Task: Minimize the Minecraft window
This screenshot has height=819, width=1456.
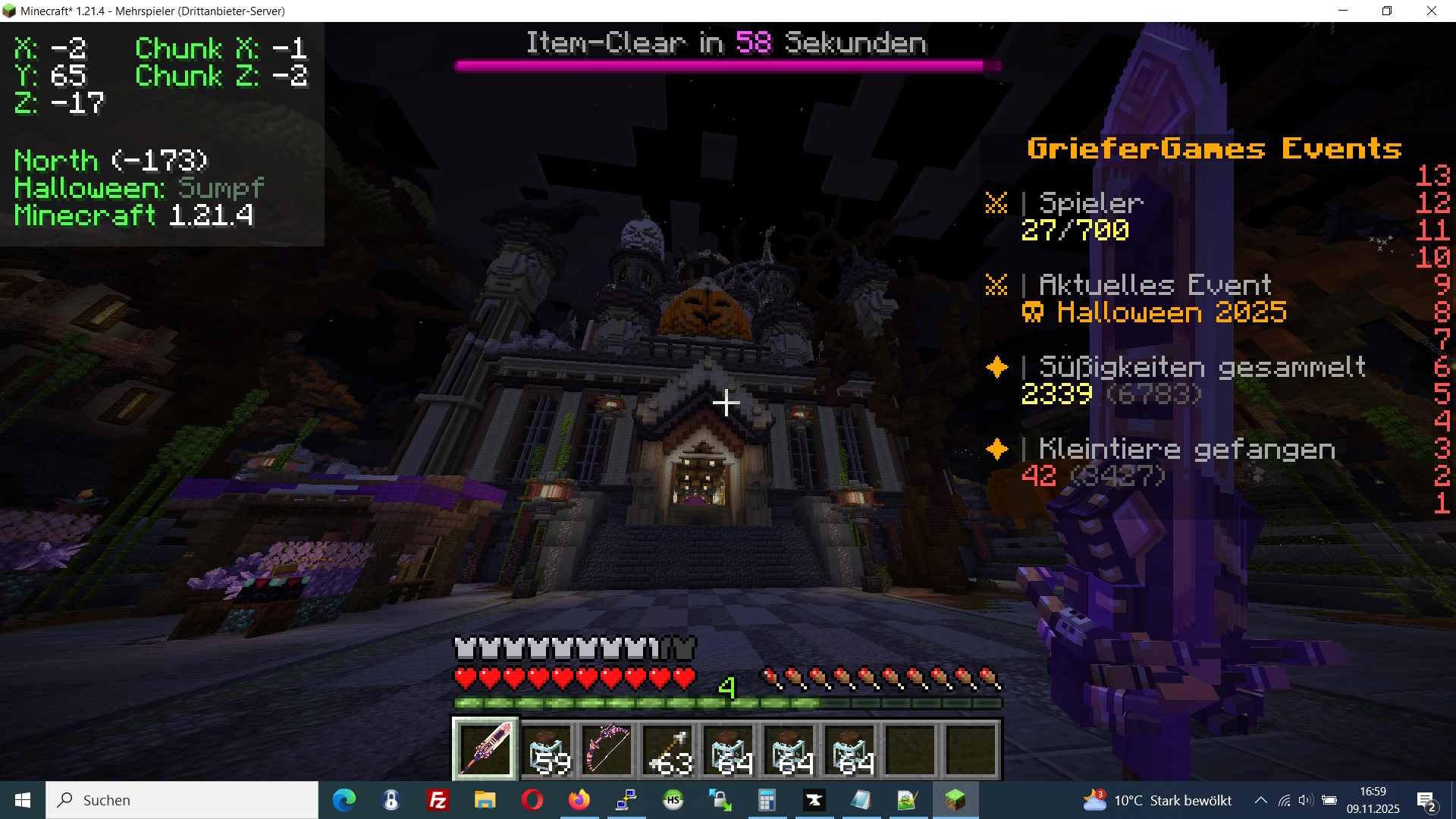Action: pyautogui.click(x=1343, y=11)
